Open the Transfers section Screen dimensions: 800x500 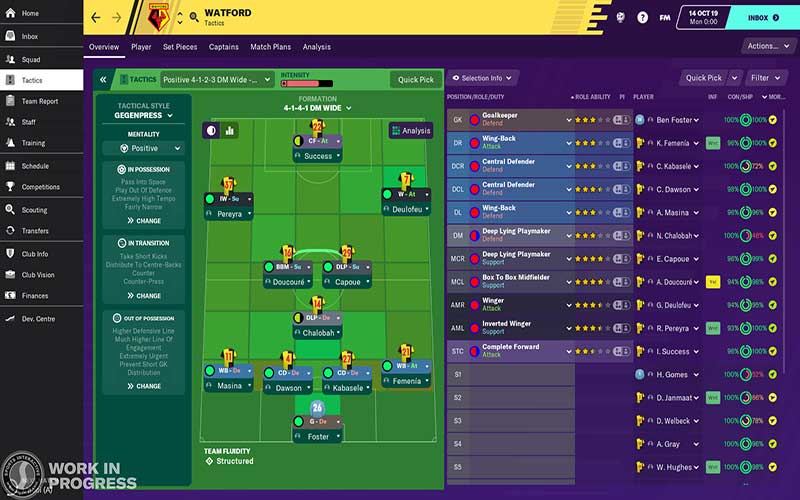(x=36, y=231)
